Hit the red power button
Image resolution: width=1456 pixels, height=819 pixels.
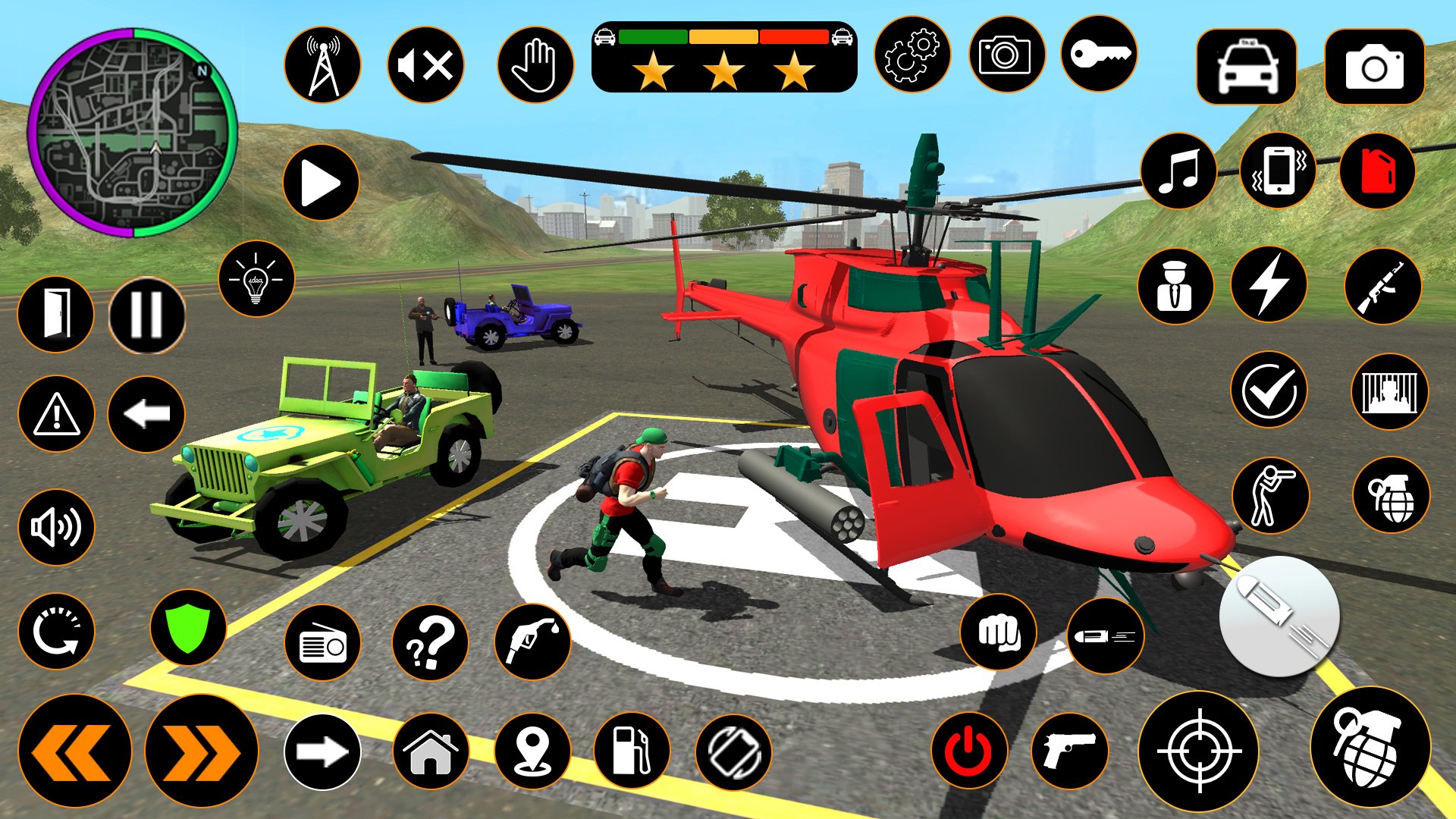tap(969, 752)
